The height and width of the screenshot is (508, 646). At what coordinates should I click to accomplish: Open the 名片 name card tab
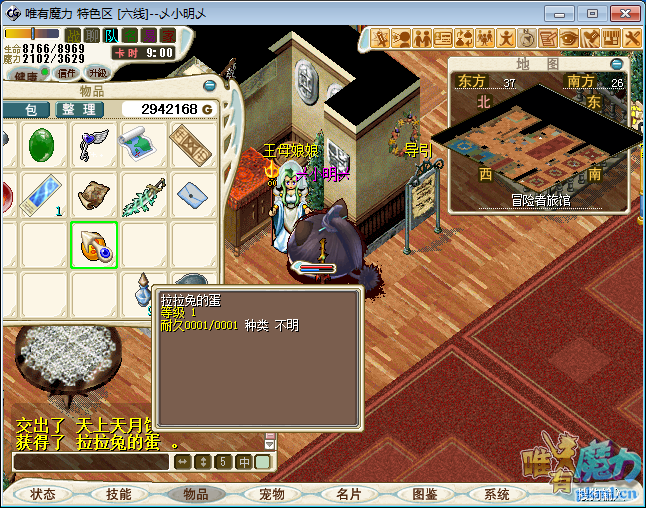pyautogui.click(x=348, y=494)
